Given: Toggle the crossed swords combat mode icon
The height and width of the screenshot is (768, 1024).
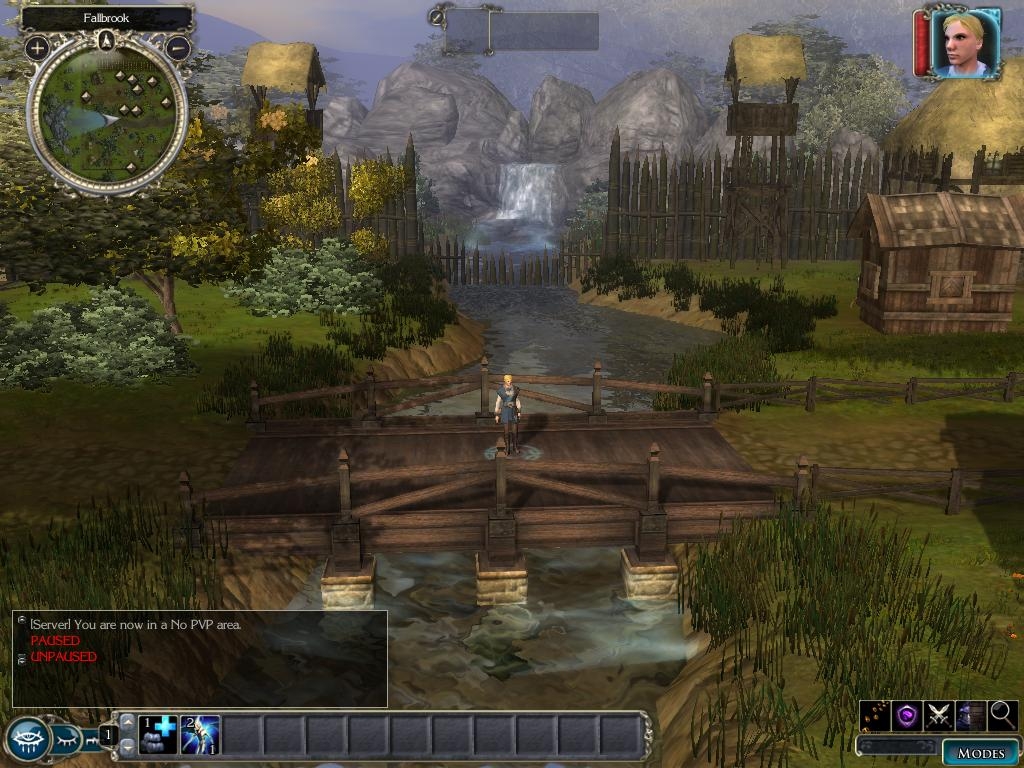Looking at the screenshot, I should (938, 715).
